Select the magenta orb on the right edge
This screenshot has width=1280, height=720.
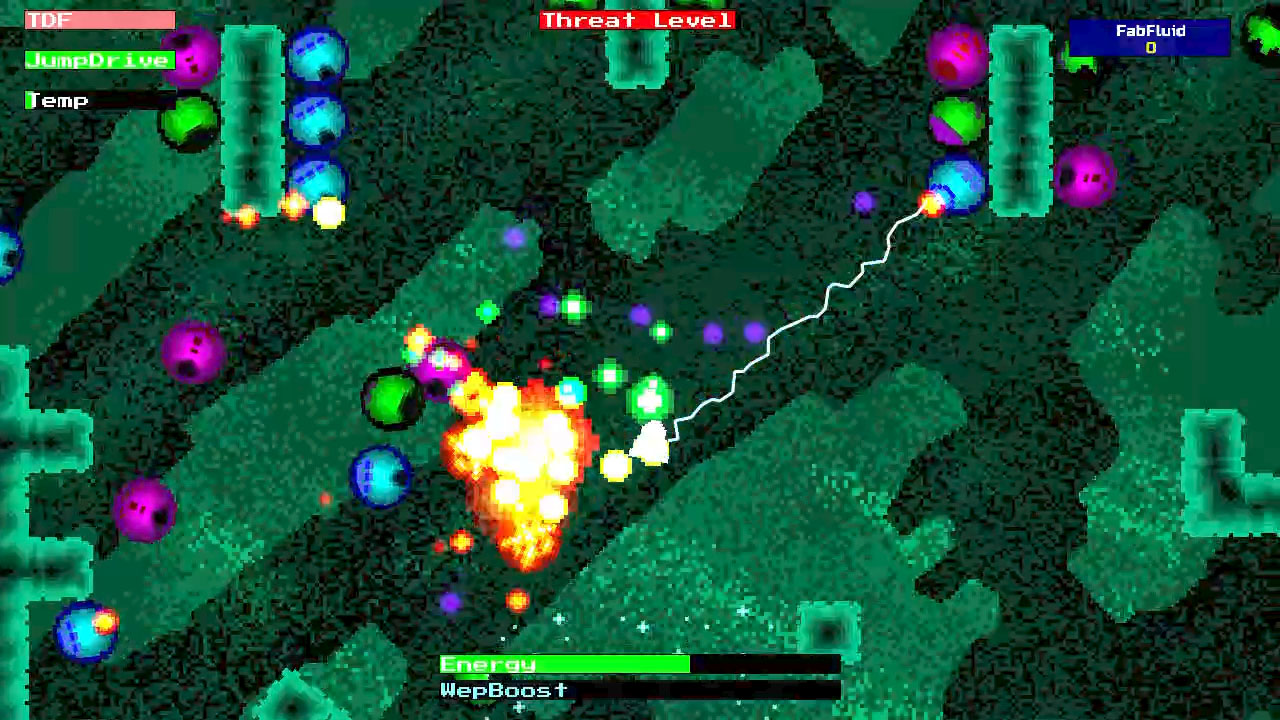[x=1087, y=175]
